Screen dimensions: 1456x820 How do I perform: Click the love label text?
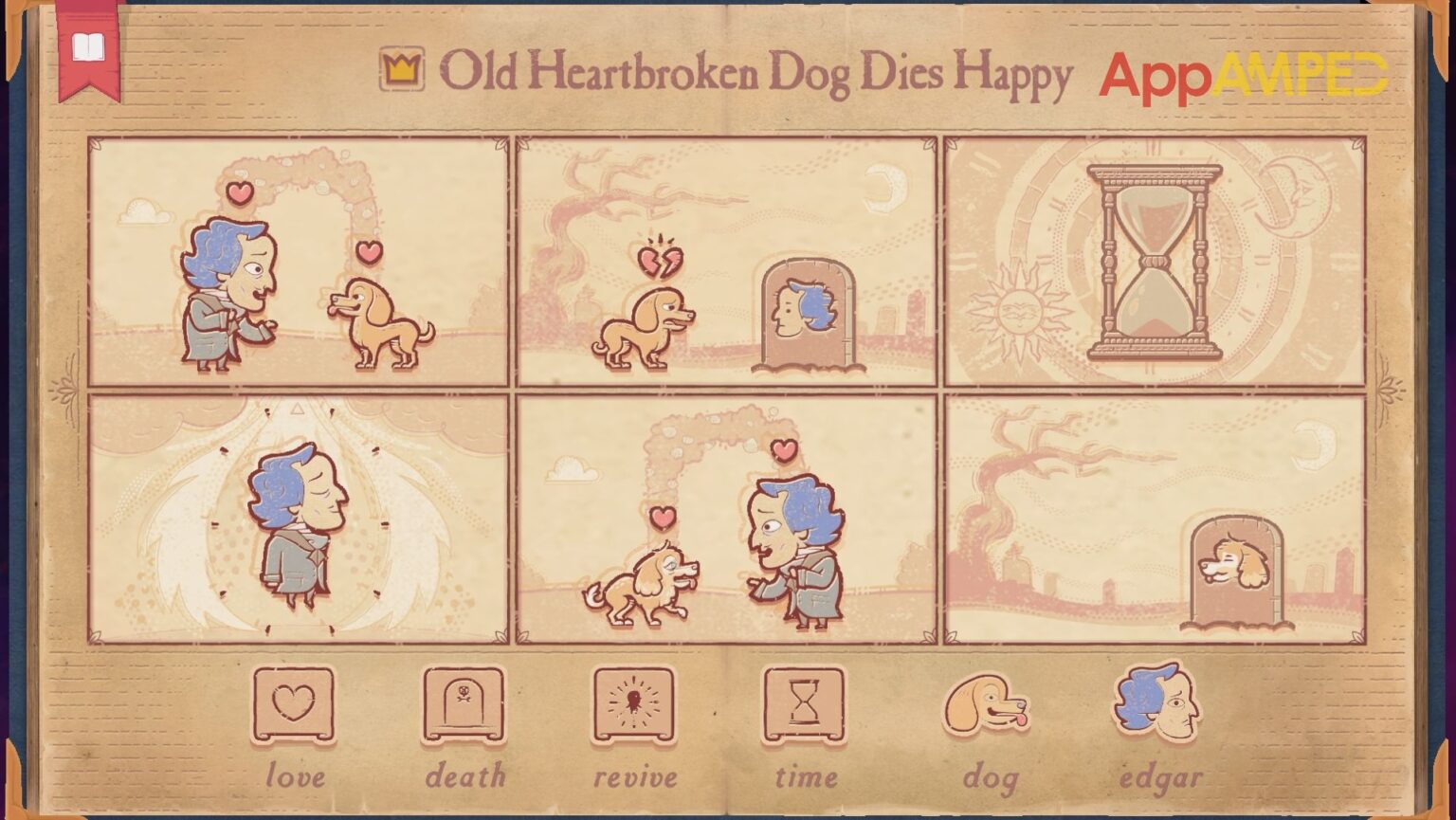(x=296, y=775)
